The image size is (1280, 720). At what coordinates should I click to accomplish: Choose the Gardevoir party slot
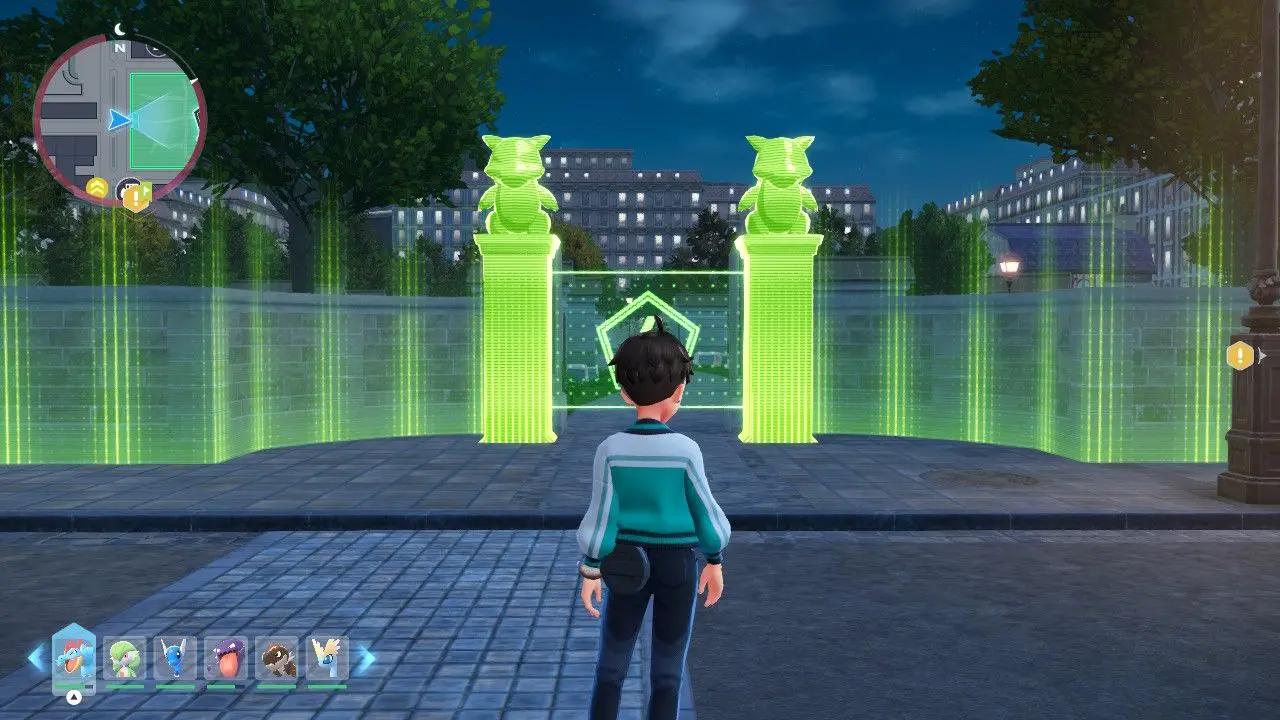pyautogui.click(x=125, y=659)
